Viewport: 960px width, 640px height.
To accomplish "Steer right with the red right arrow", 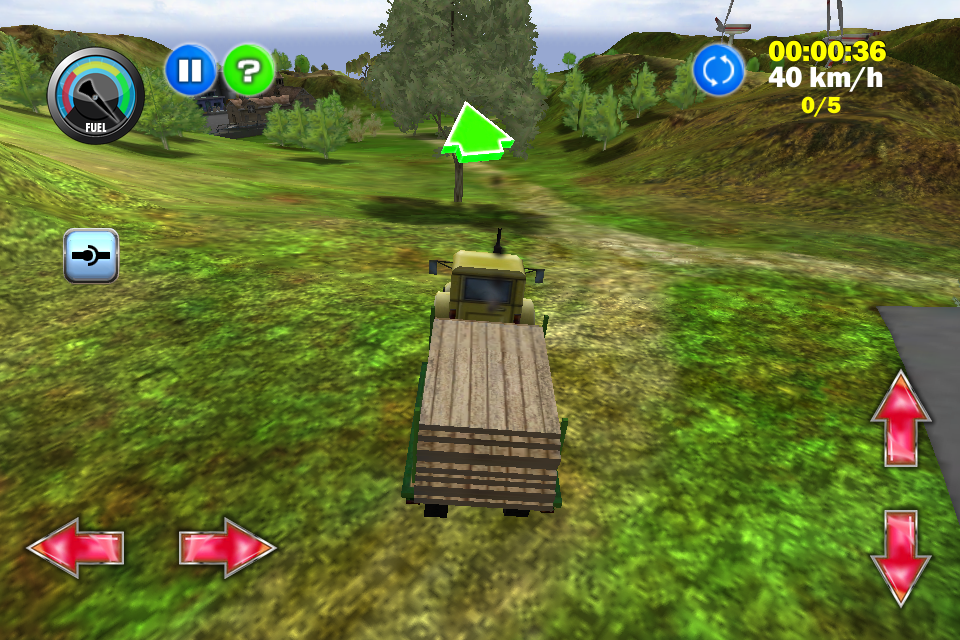I will tap(227, 548).
